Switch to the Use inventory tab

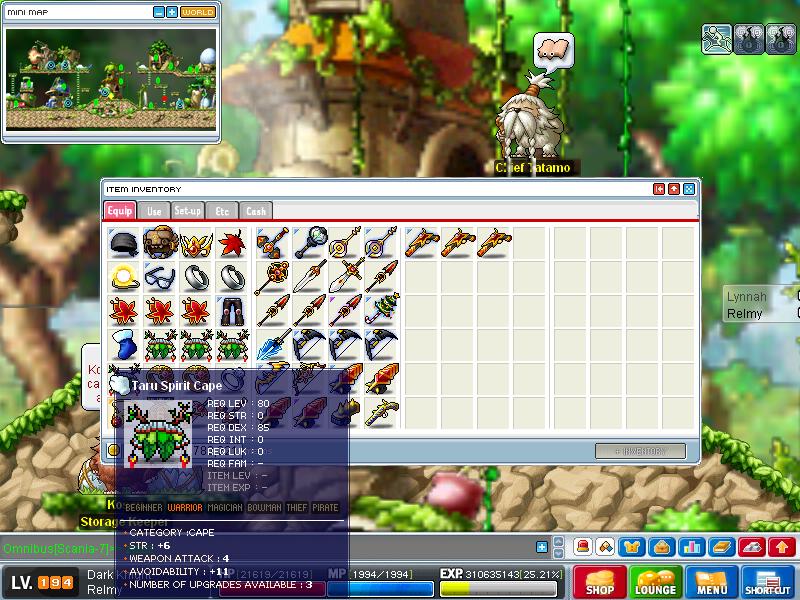coord(154,211)
